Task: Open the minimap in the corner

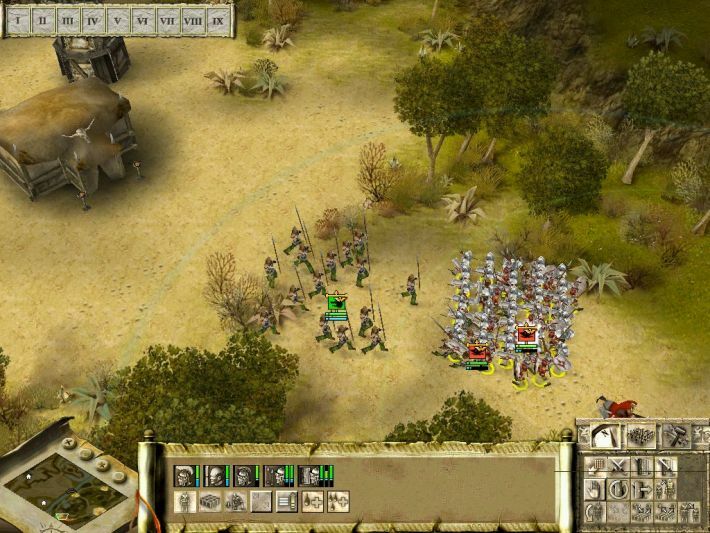Action: [x=70, y=485]
